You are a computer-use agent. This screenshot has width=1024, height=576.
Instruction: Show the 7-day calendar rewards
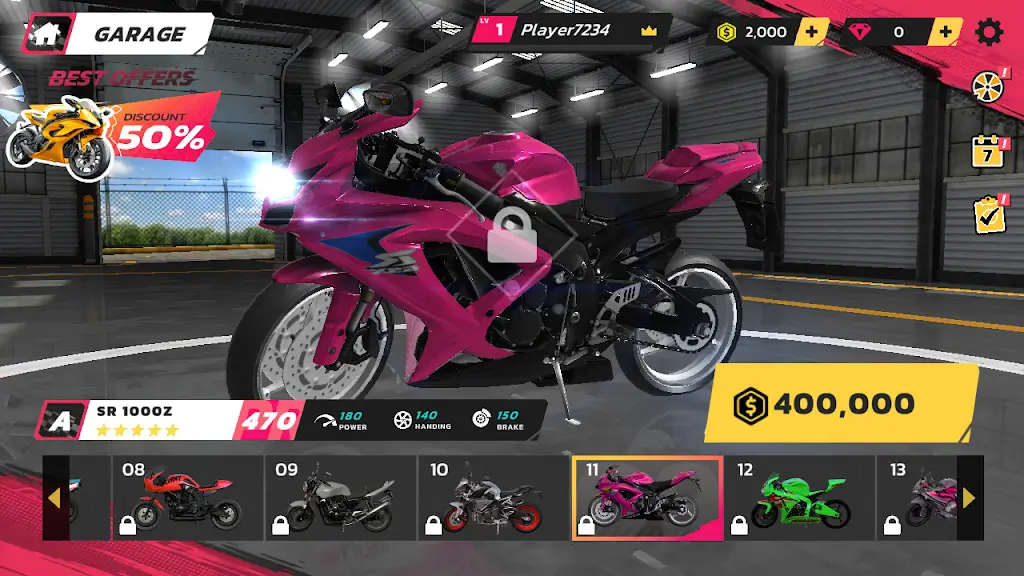coord(988,151)
